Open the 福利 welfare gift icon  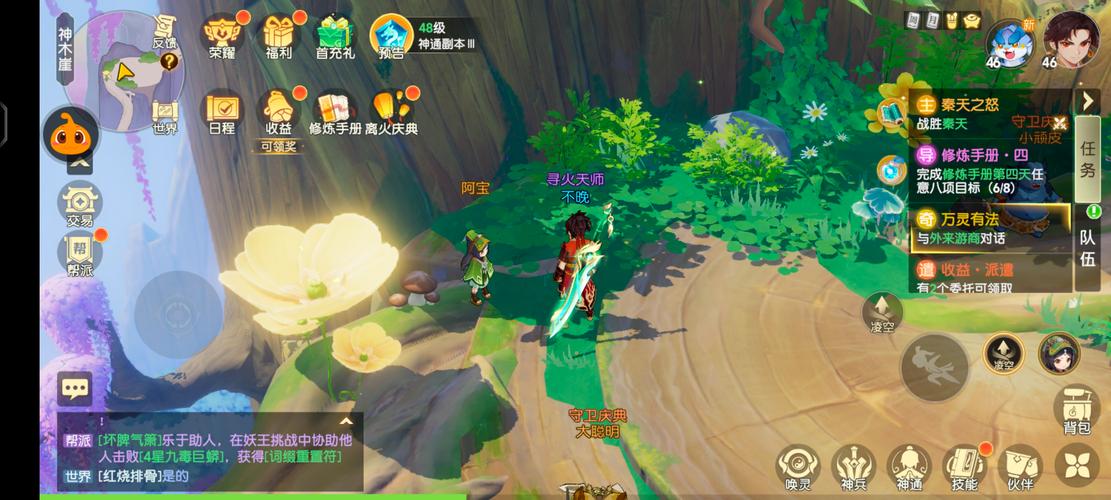(278, 35)
